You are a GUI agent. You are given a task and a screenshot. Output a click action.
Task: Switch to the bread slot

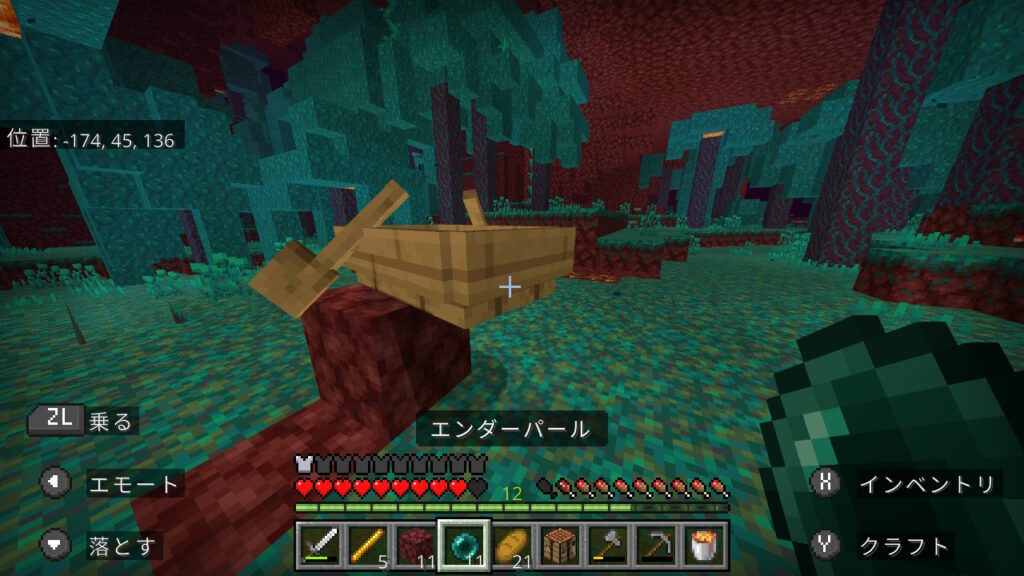tap(512, 546)
